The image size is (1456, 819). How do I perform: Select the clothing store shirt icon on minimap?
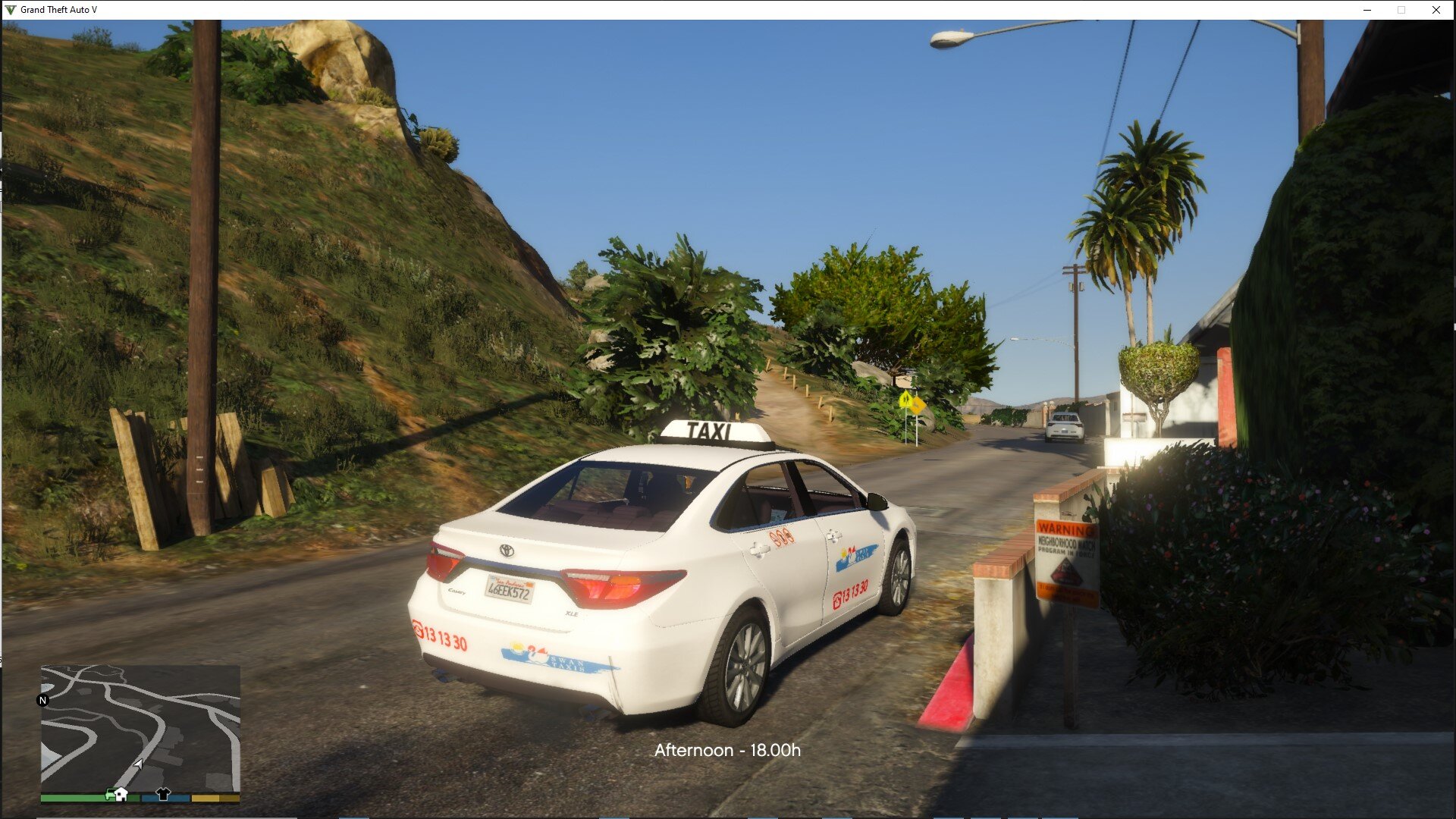coord(163,794)
